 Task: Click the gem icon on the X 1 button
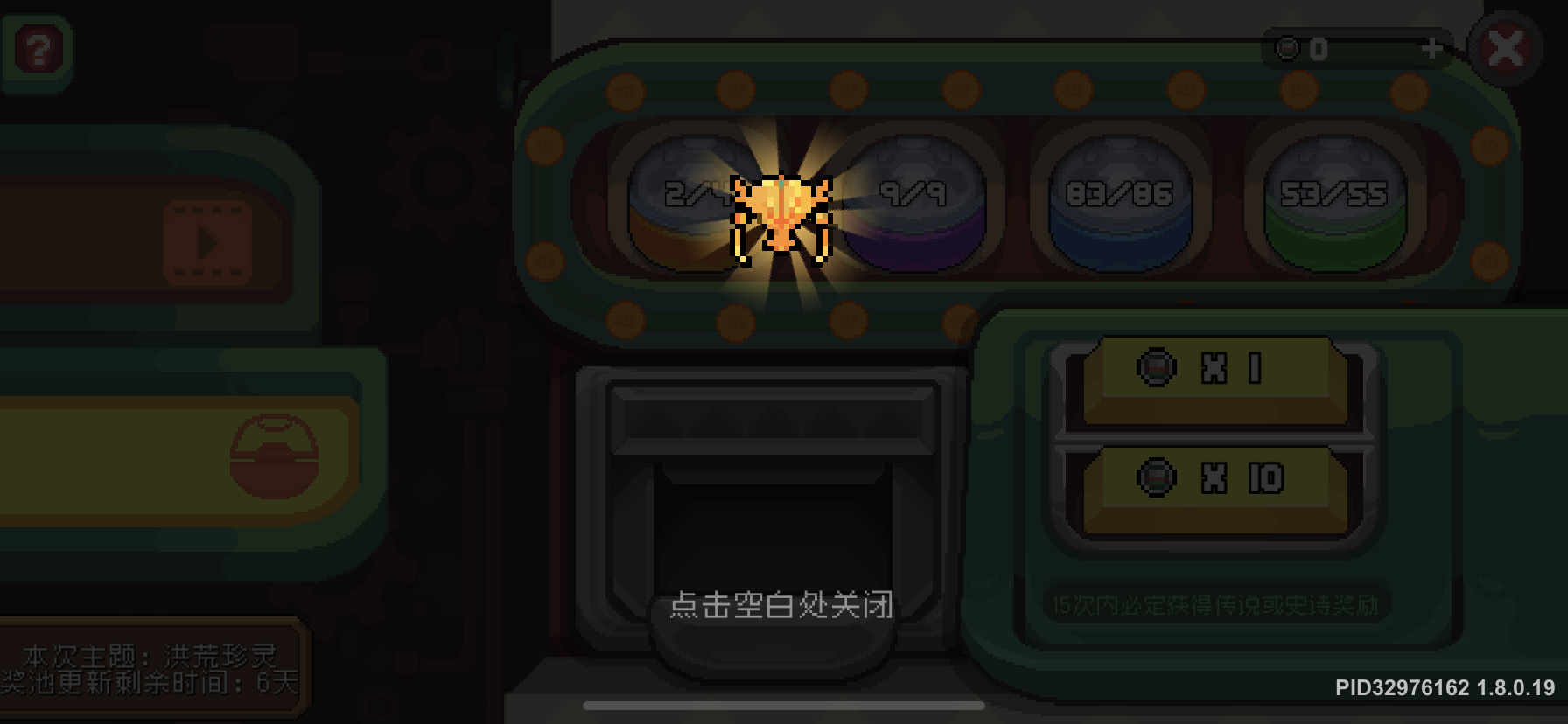tap(1157, 368)
